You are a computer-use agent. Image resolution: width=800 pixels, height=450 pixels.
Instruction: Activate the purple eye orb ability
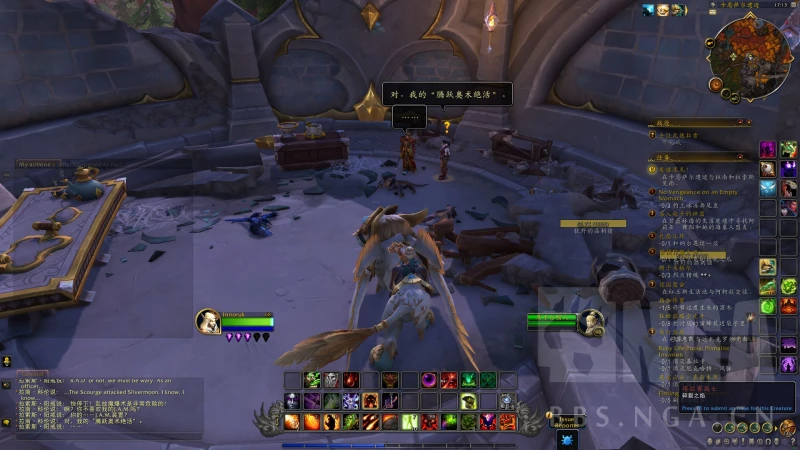pos(429,380)
